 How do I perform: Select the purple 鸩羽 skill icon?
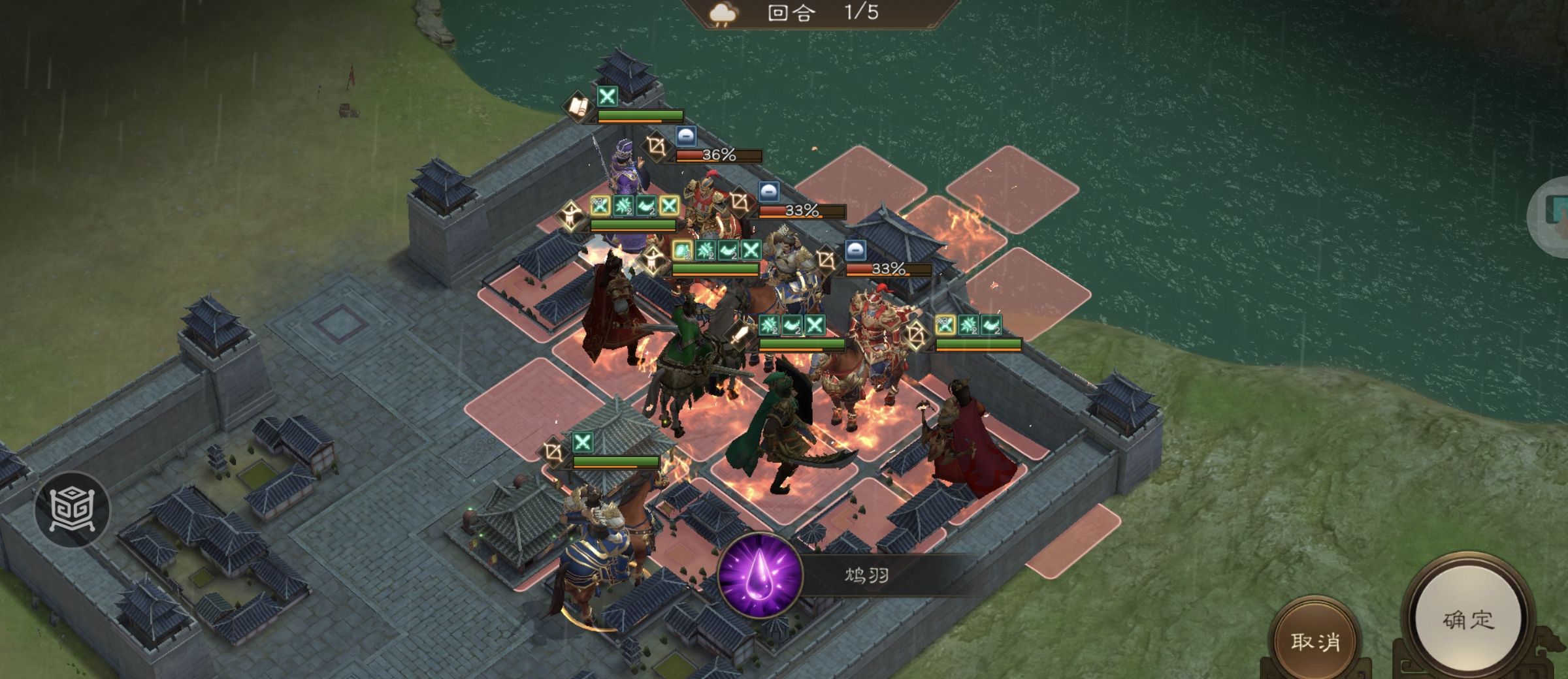(760, 575)
